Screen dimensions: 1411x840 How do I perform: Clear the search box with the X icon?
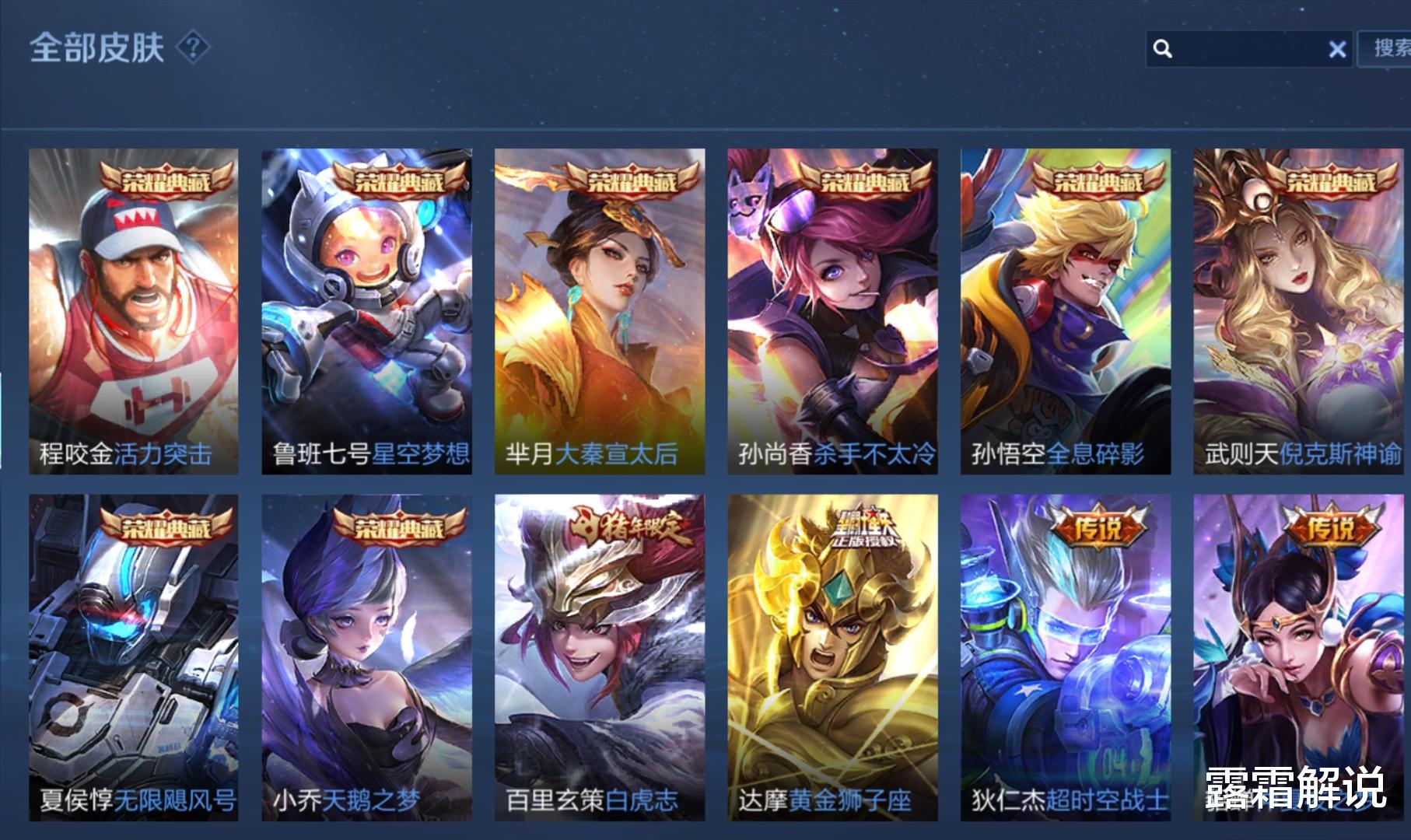pyautogui.click(x=1337, y=49)
